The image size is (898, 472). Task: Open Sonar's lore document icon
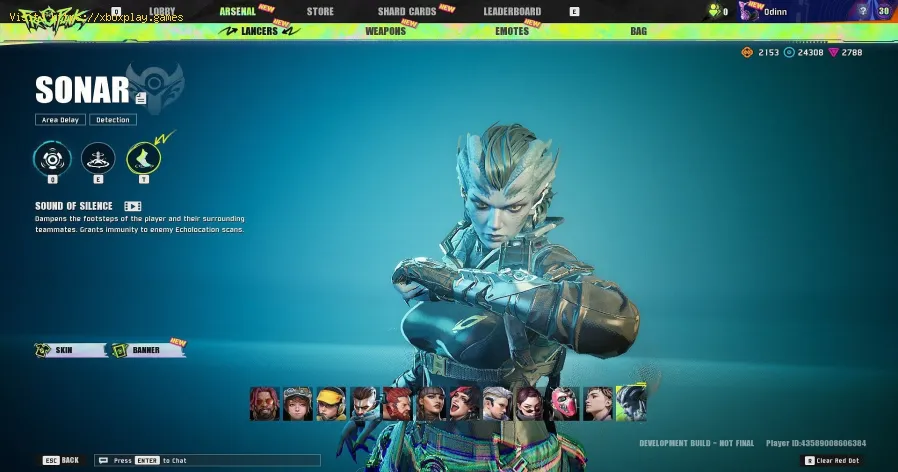[141, 98]
